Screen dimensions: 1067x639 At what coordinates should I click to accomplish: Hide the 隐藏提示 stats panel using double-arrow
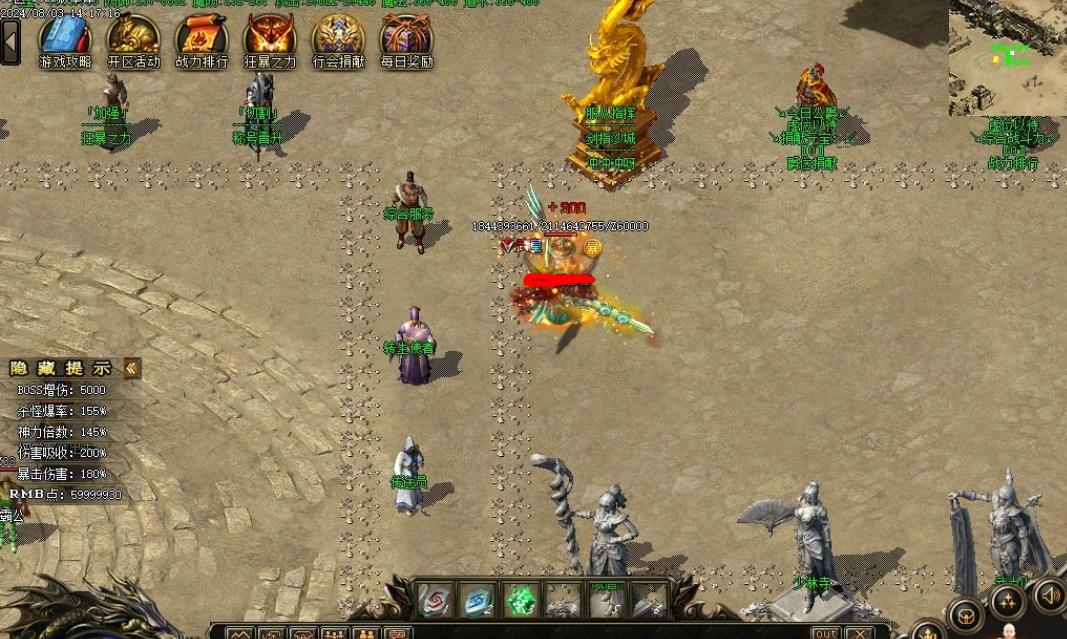[x=131, y=369]
